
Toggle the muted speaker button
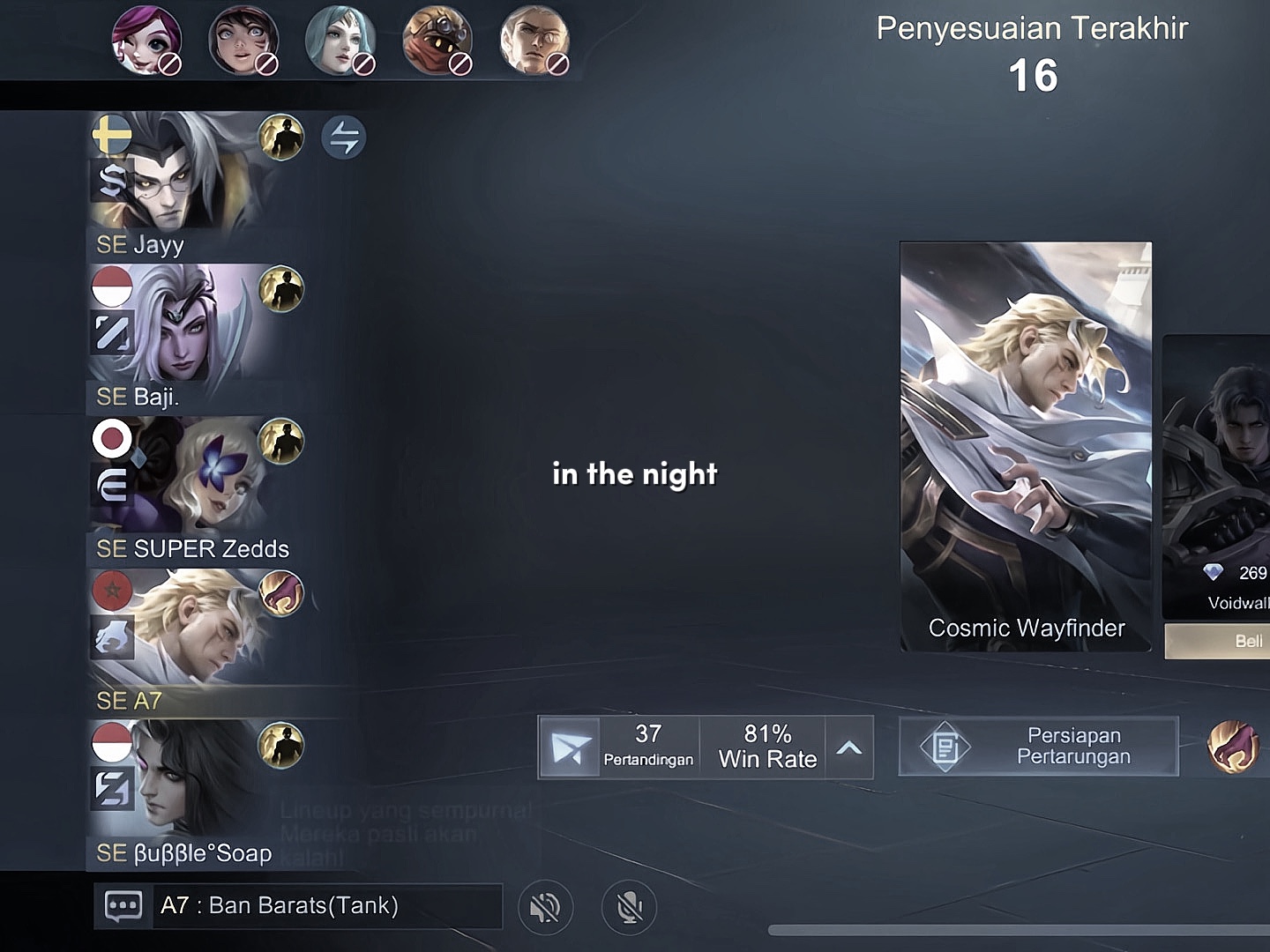click(545, 907)
